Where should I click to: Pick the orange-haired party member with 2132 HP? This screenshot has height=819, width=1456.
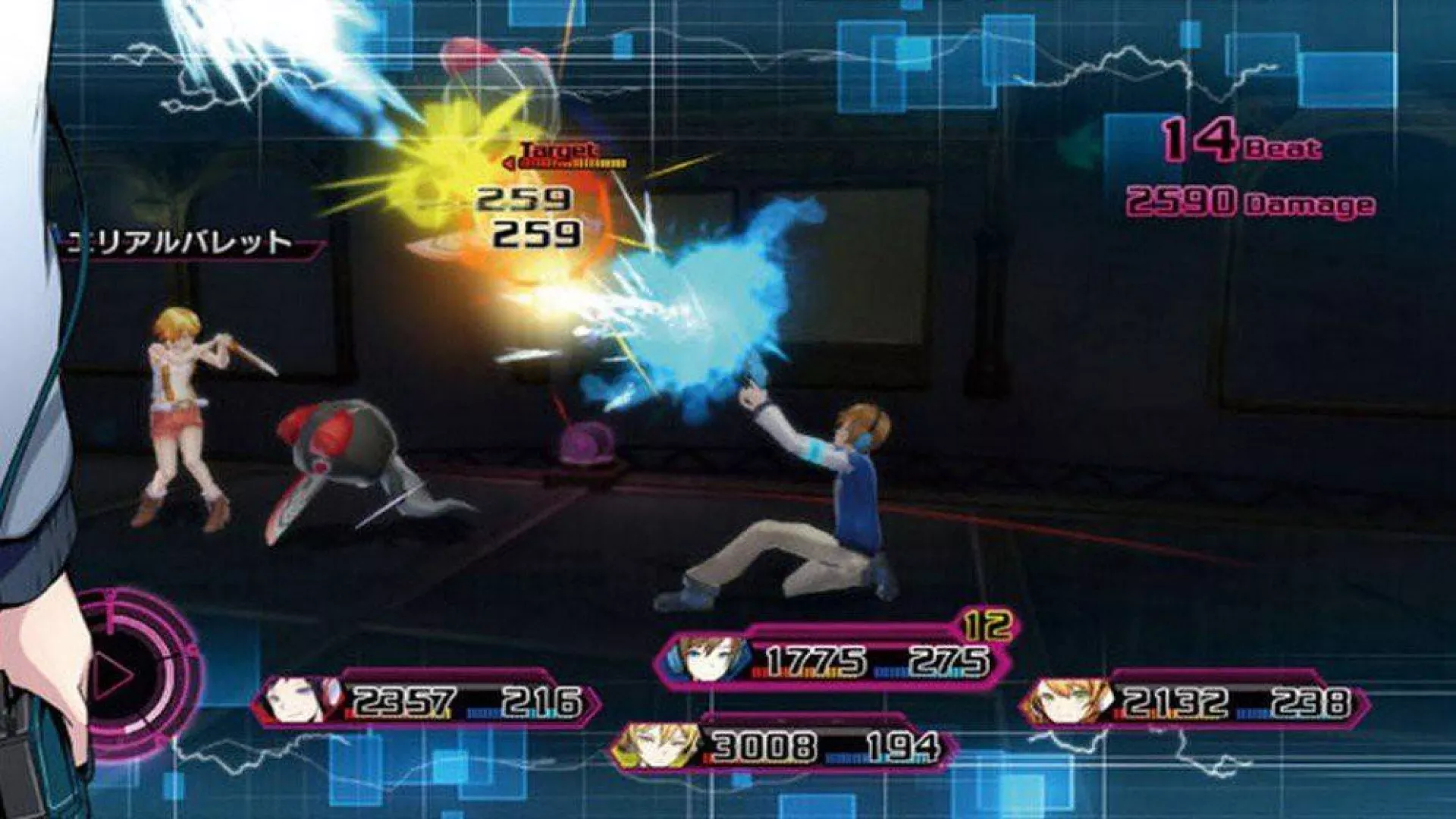(x=1194, y=703)
